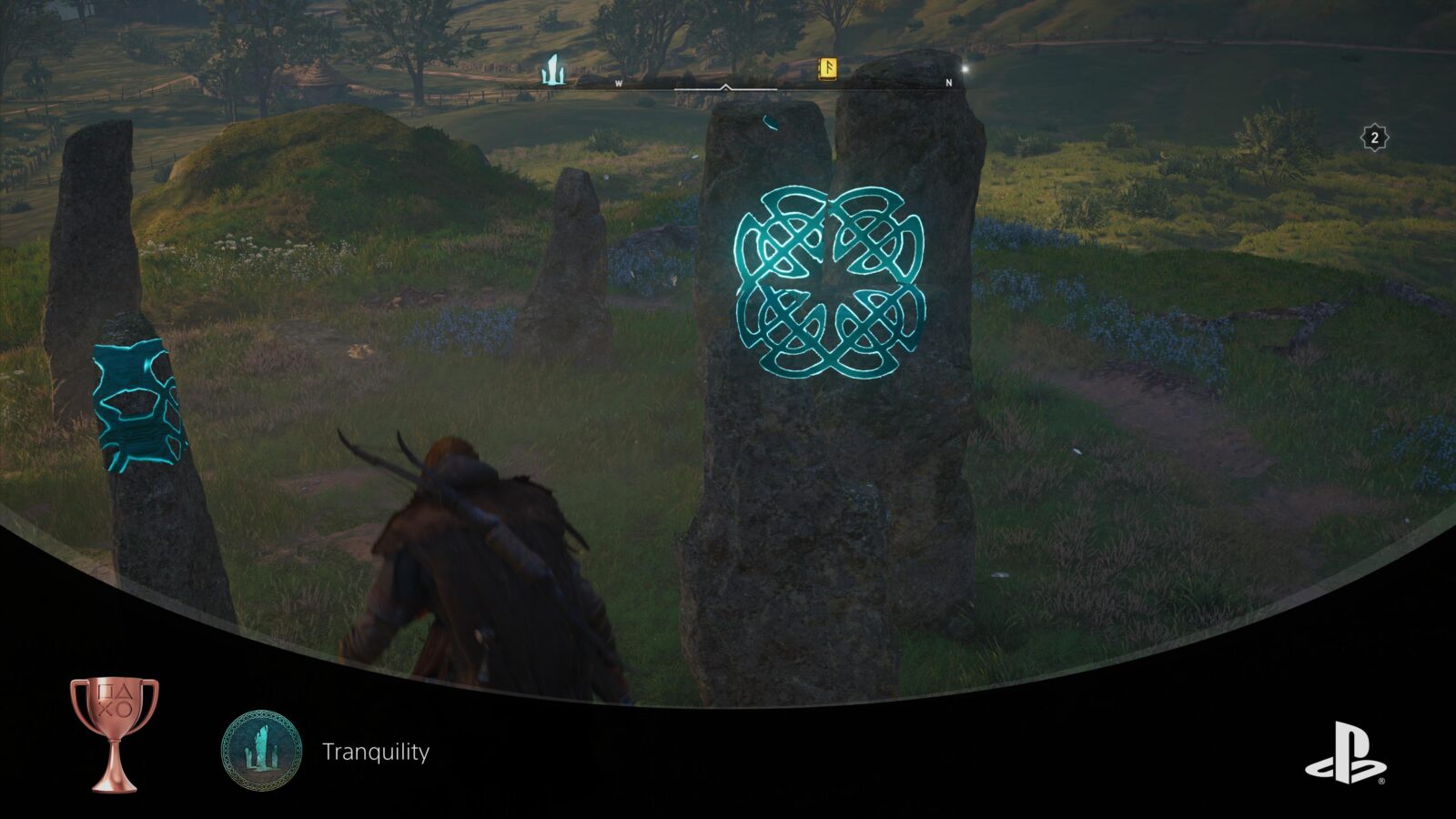The image size is (1456, 819).
Task: Click the yellow flyting rune icon on the compass
Action: pyautogui.click(x=826, y=70)
